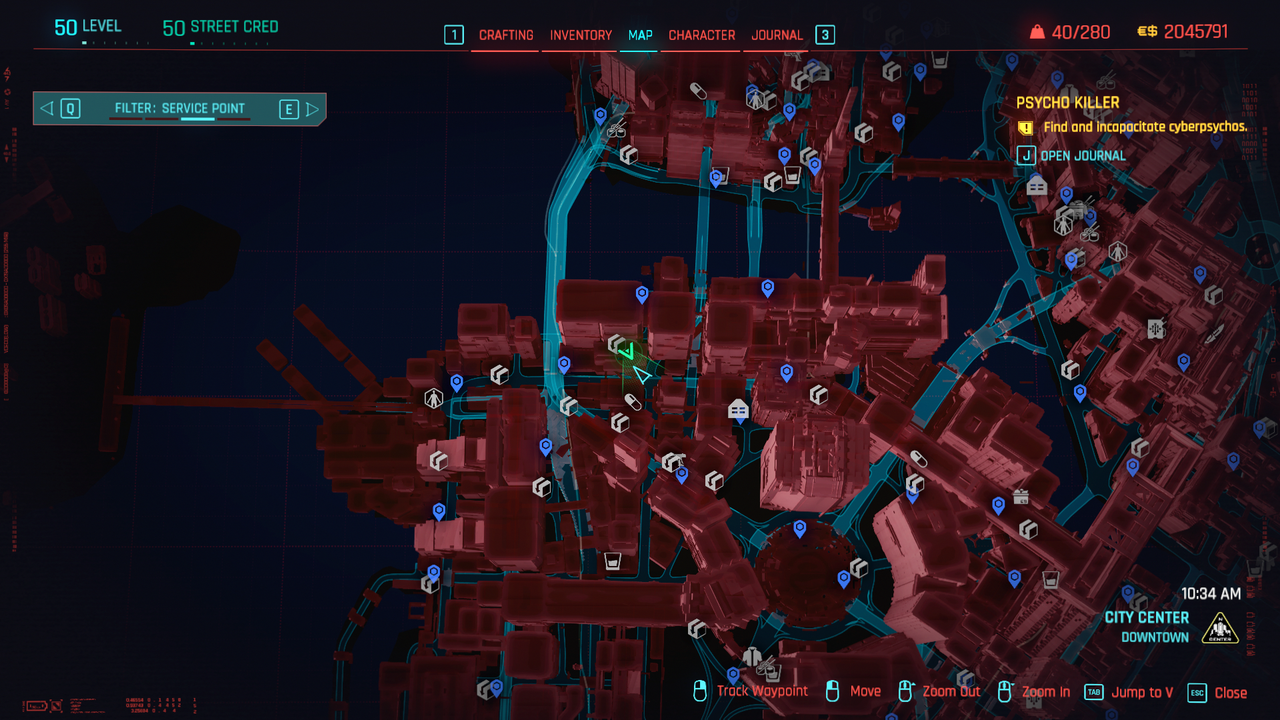Click the left arrow of the map filter

47,109
